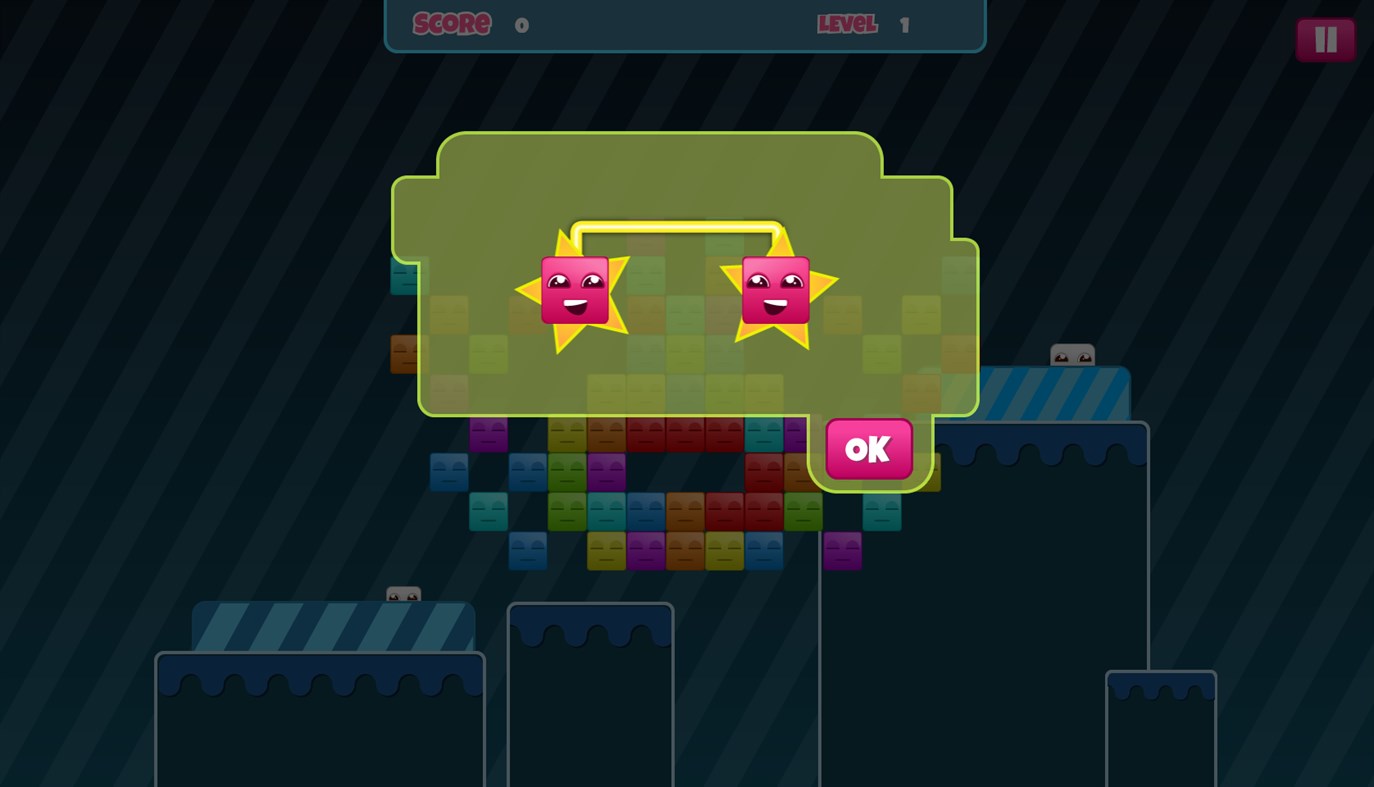
Task: Click the Score label at the top
Action: [x=451, y=24]
